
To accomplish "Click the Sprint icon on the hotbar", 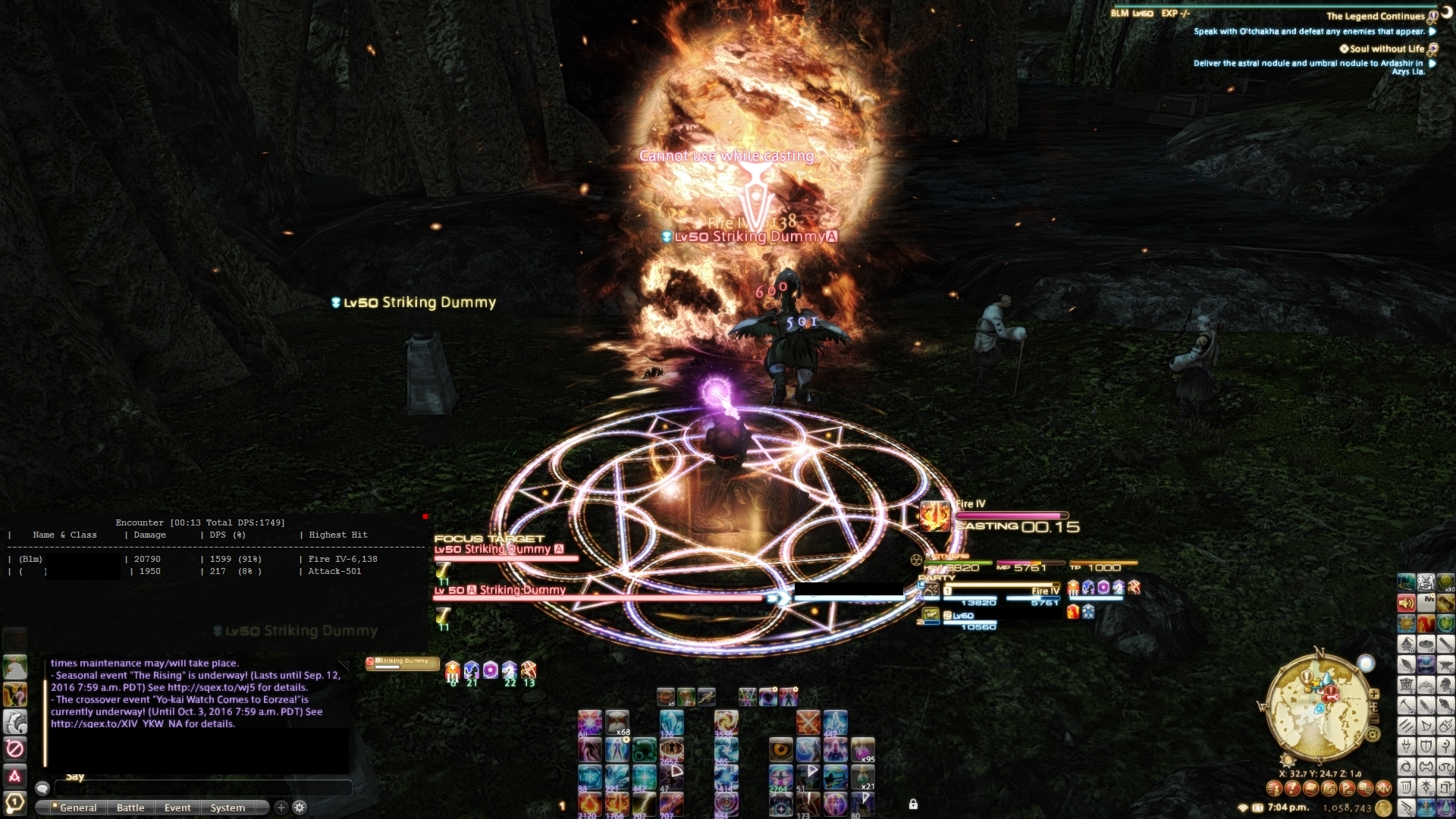I will (x=707, y=697).
